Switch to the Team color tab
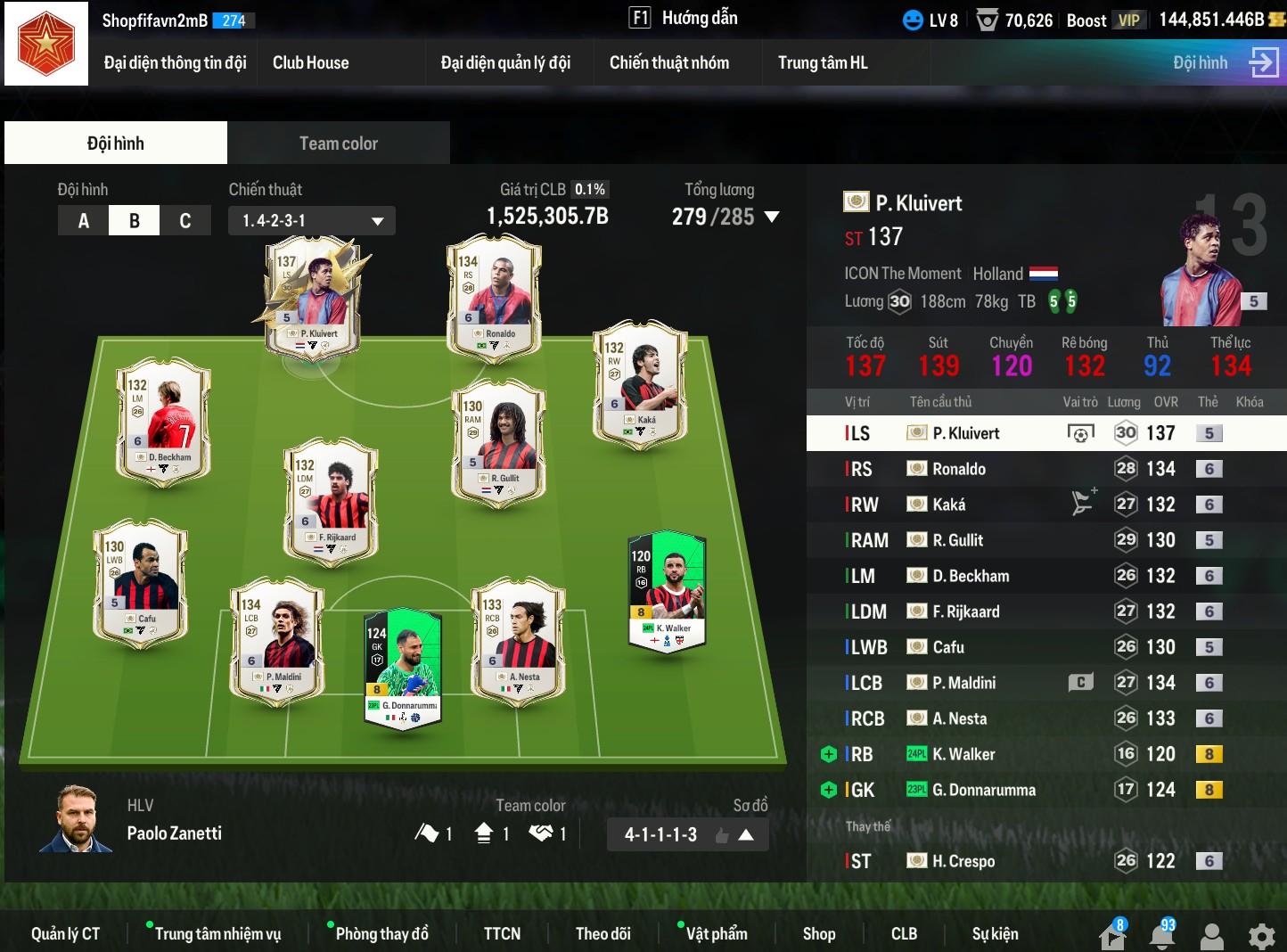Image resolution: width=1287 pixels, height=952 pixels. click(x=338, y=144)
